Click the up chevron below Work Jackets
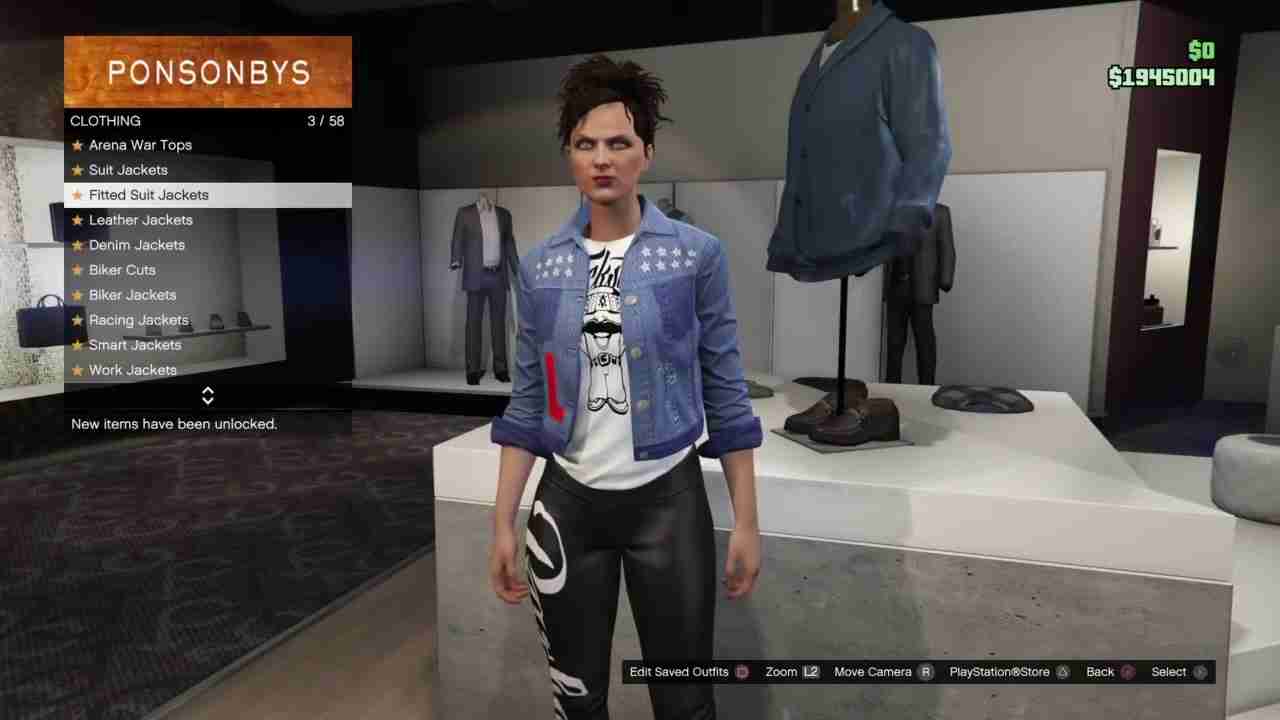The image size is (1280, 720). (x=207, y=392)
